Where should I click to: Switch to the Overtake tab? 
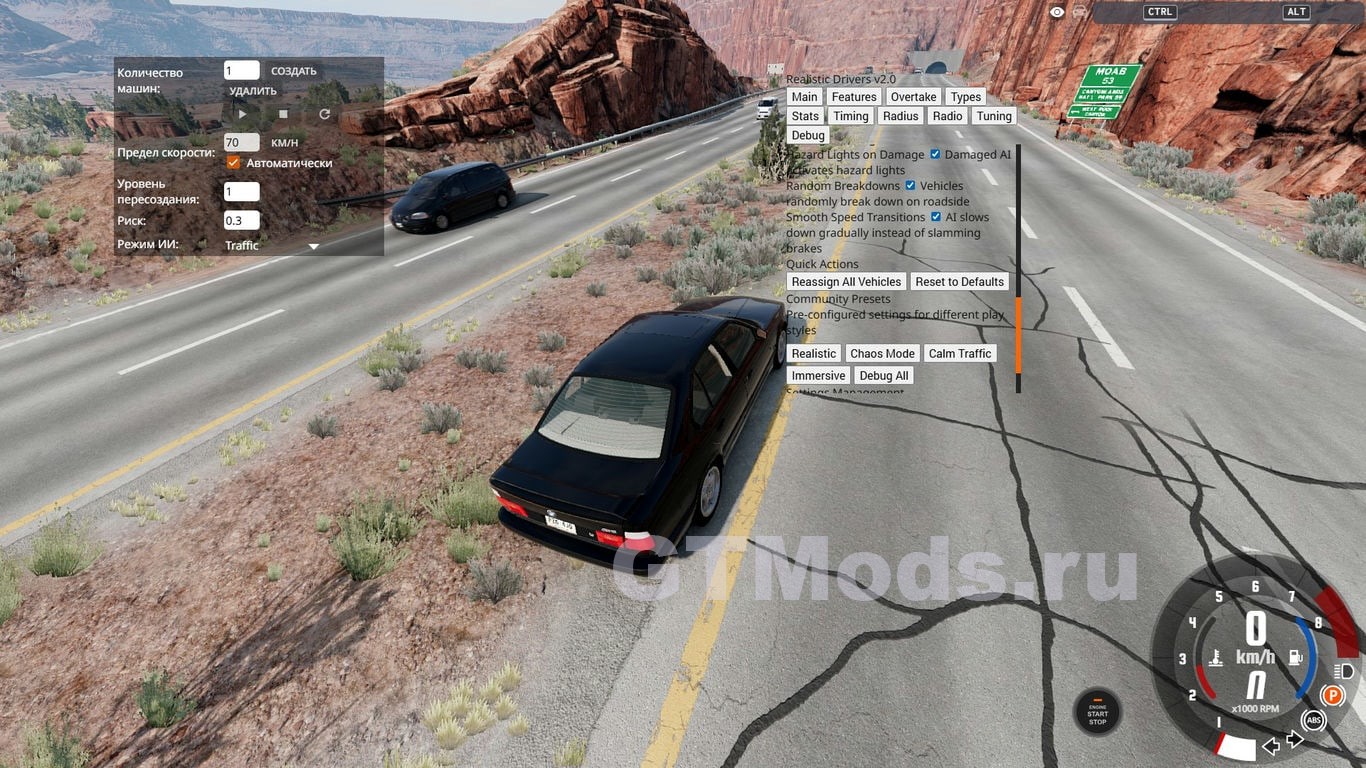pyautogui.click(x=913, y=97)
